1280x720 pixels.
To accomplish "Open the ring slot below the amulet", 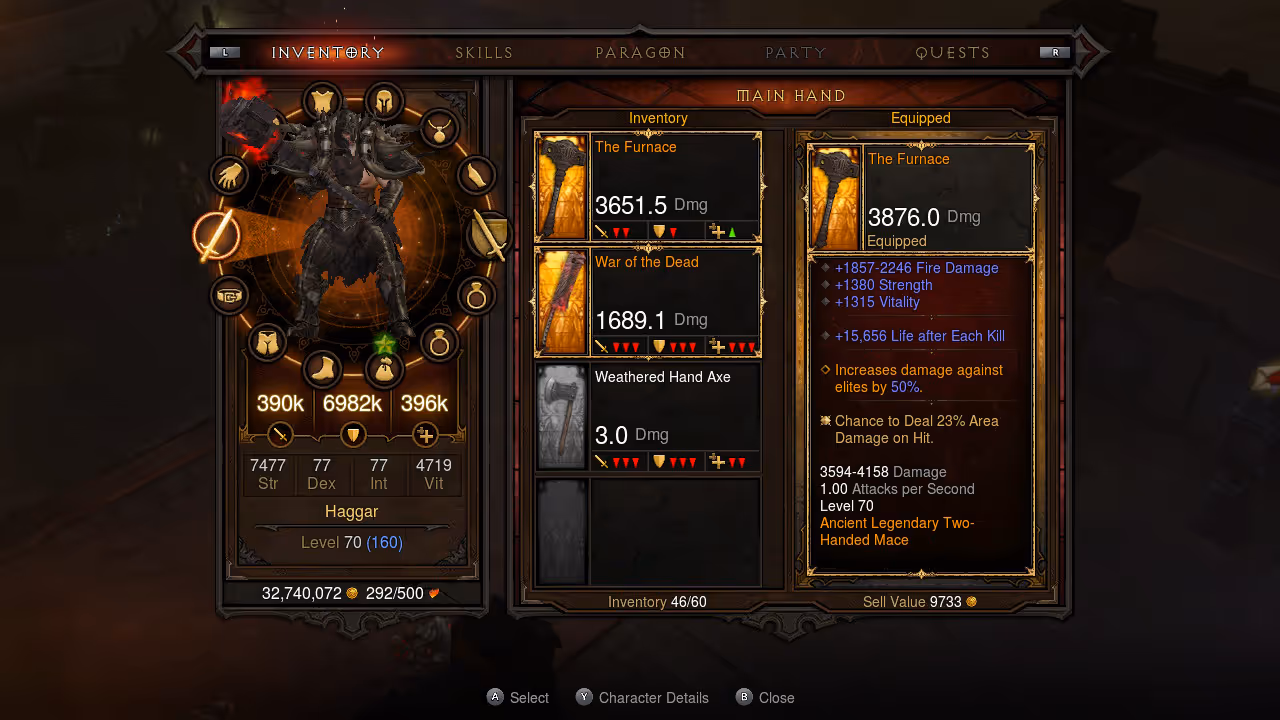I will coord(476,296).
